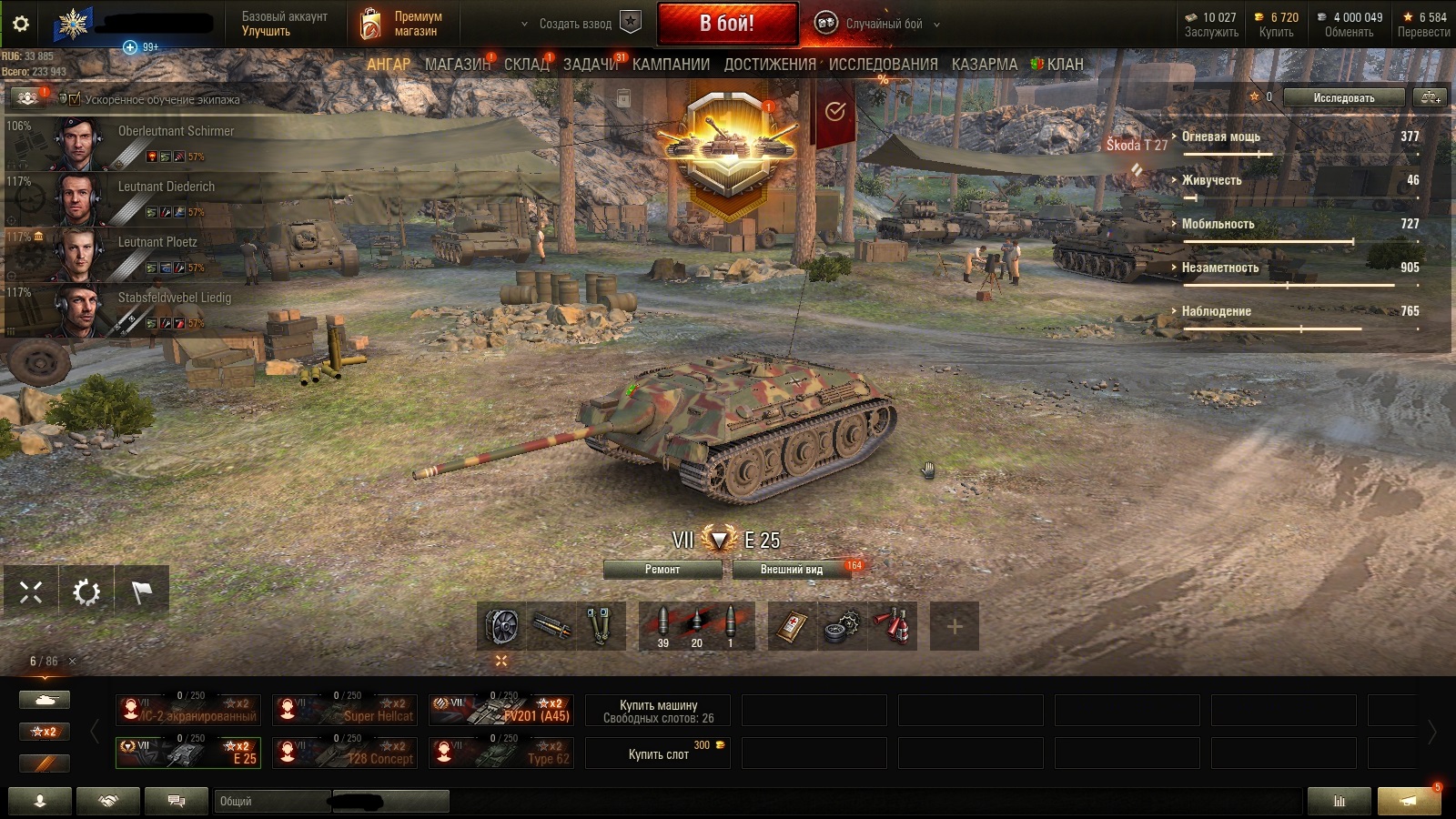1456x819 pixels.
Task: Go to the ЗАДАЧИ tab
Action: [591, 65]
